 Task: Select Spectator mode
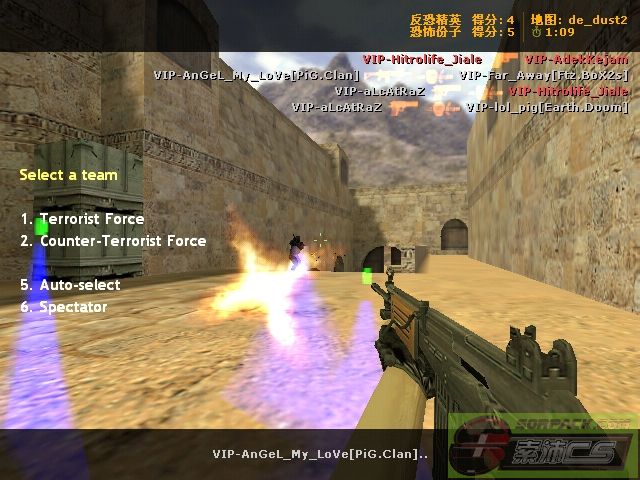pos(73,307)
